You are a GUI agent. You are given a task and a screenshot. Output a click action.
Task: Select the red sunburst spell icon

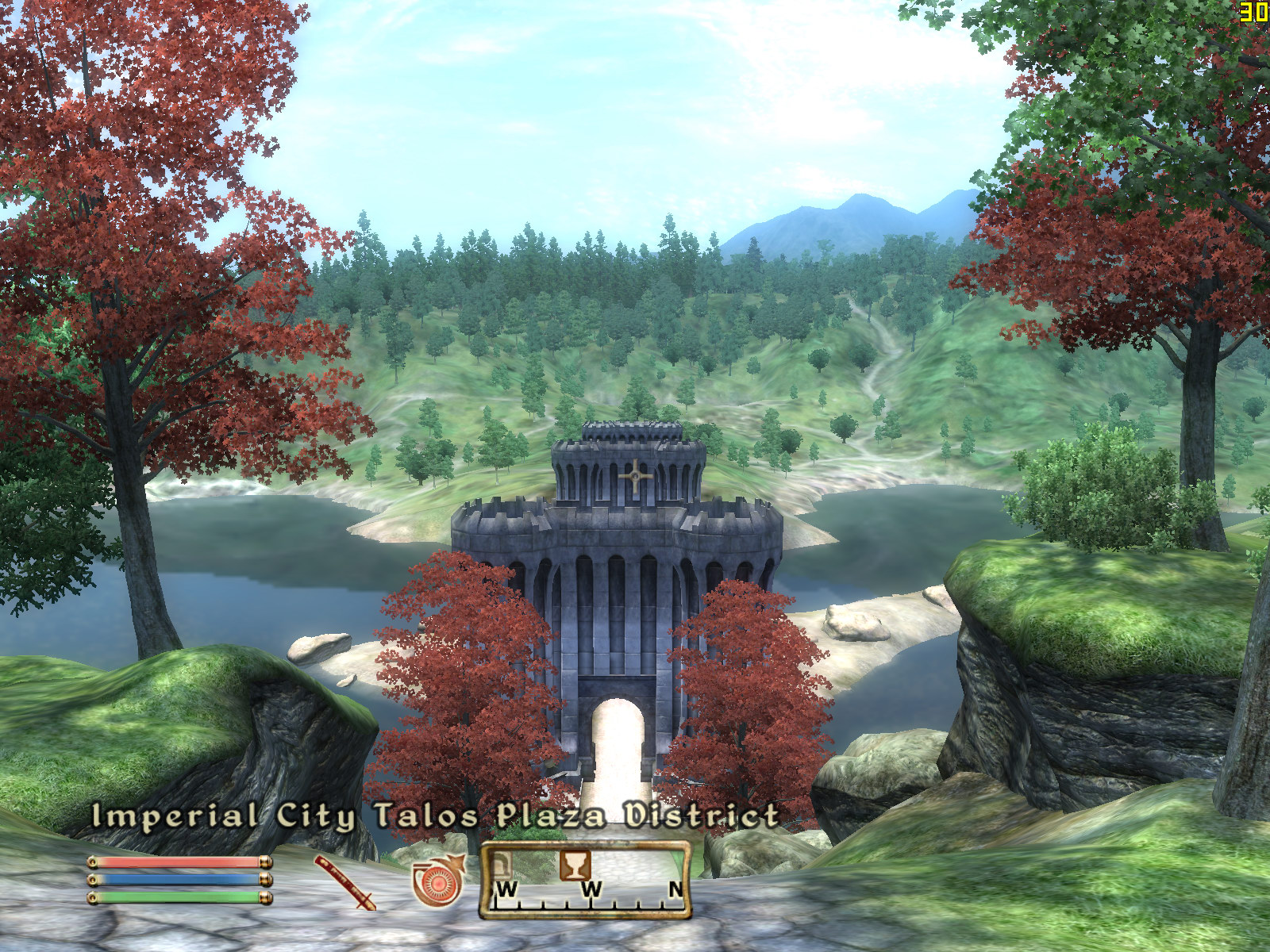437,881
